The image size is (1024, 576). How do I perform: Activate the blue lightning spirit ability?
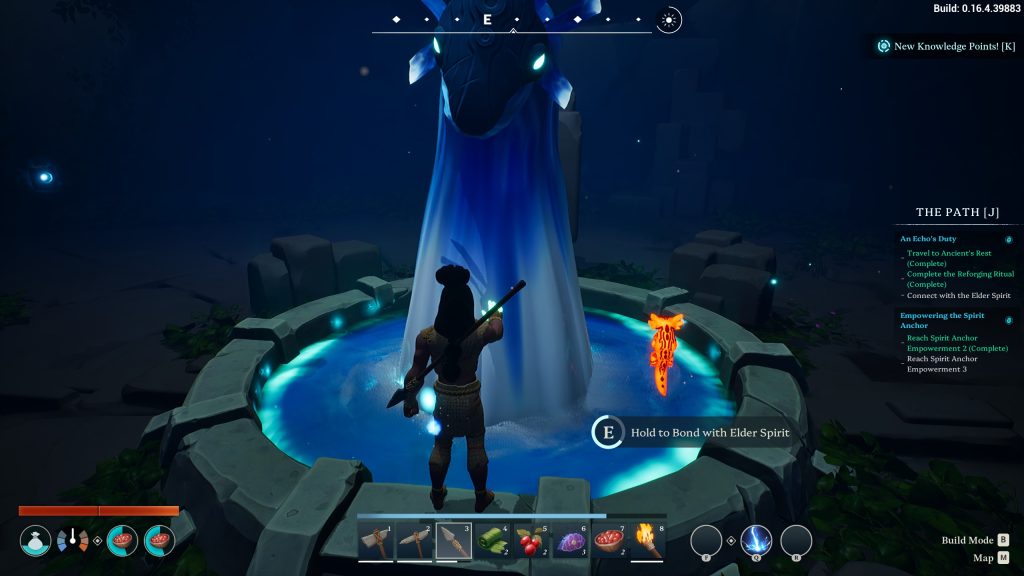point(756,541)
